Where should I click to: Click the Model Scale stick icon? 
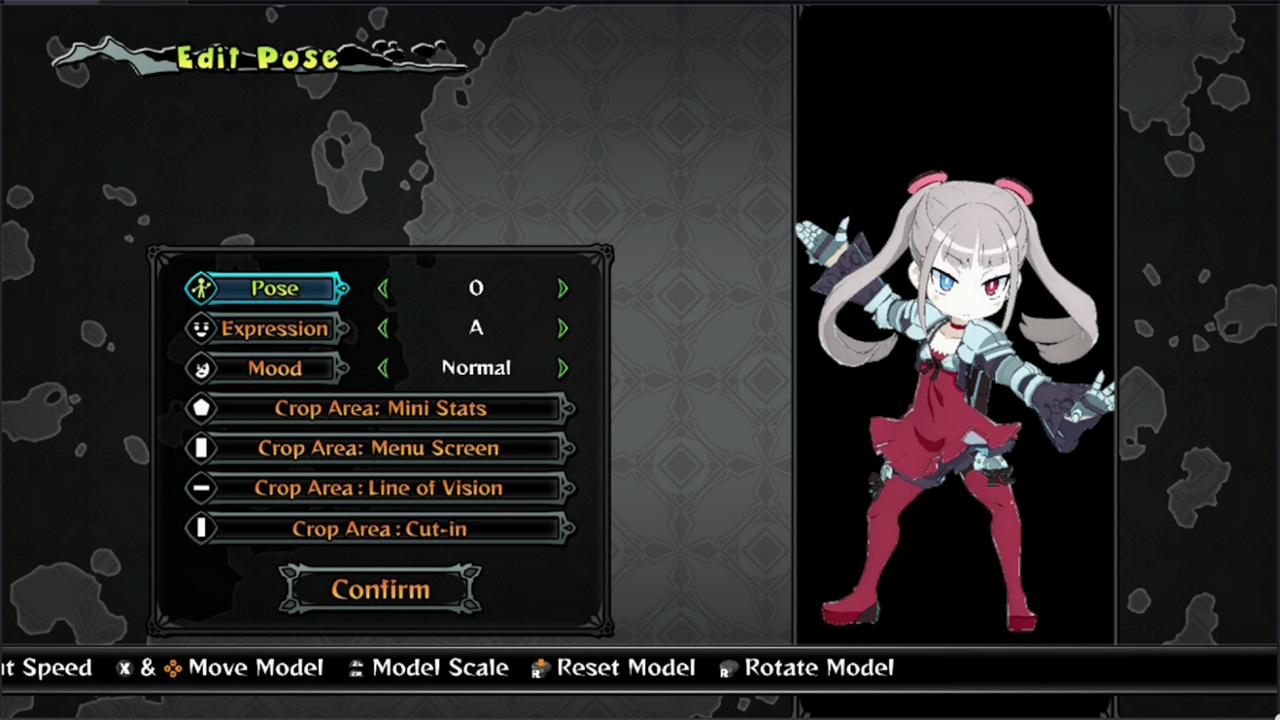click(356, 668)
